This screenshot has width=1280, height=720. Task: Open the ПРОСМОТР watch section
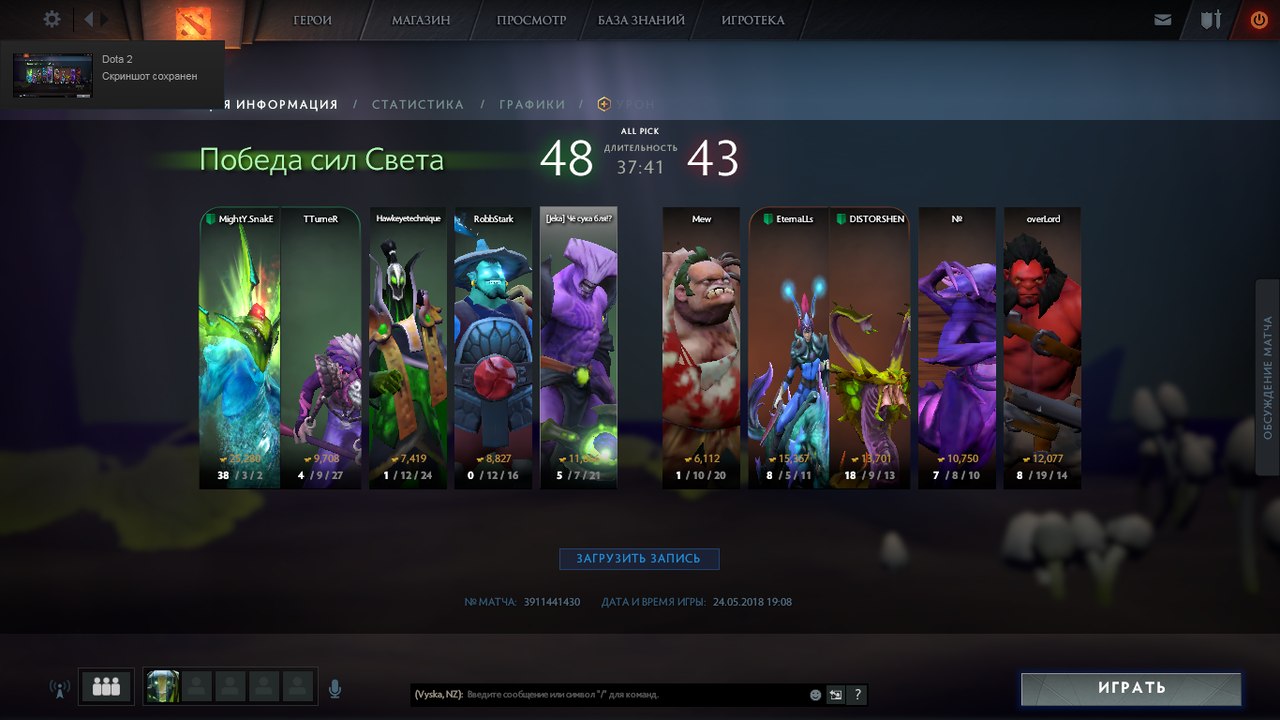click(531, 20)
